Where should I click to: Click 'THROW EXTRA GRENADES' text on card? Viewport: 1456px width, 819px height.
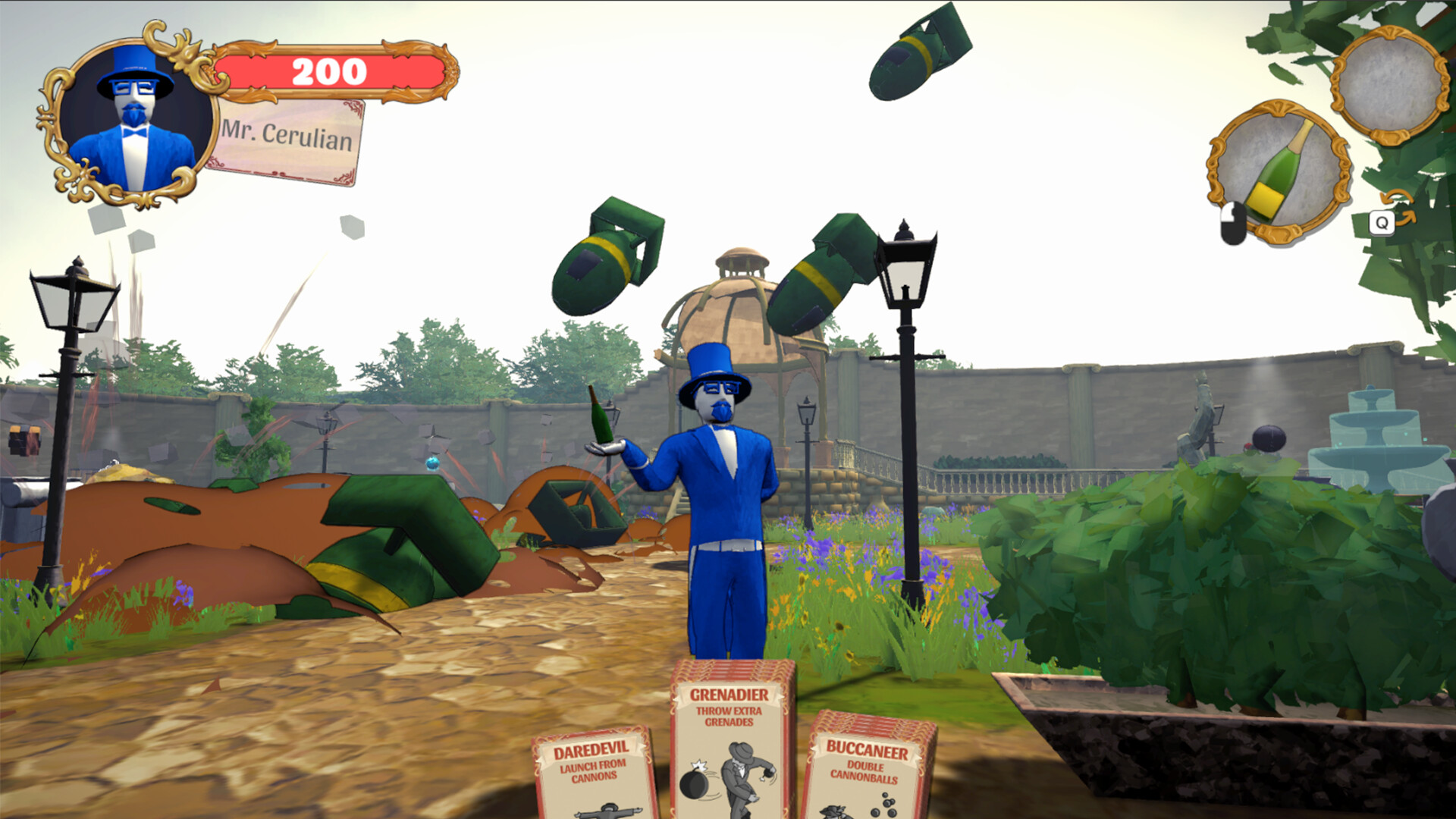(x=730, y=717)
